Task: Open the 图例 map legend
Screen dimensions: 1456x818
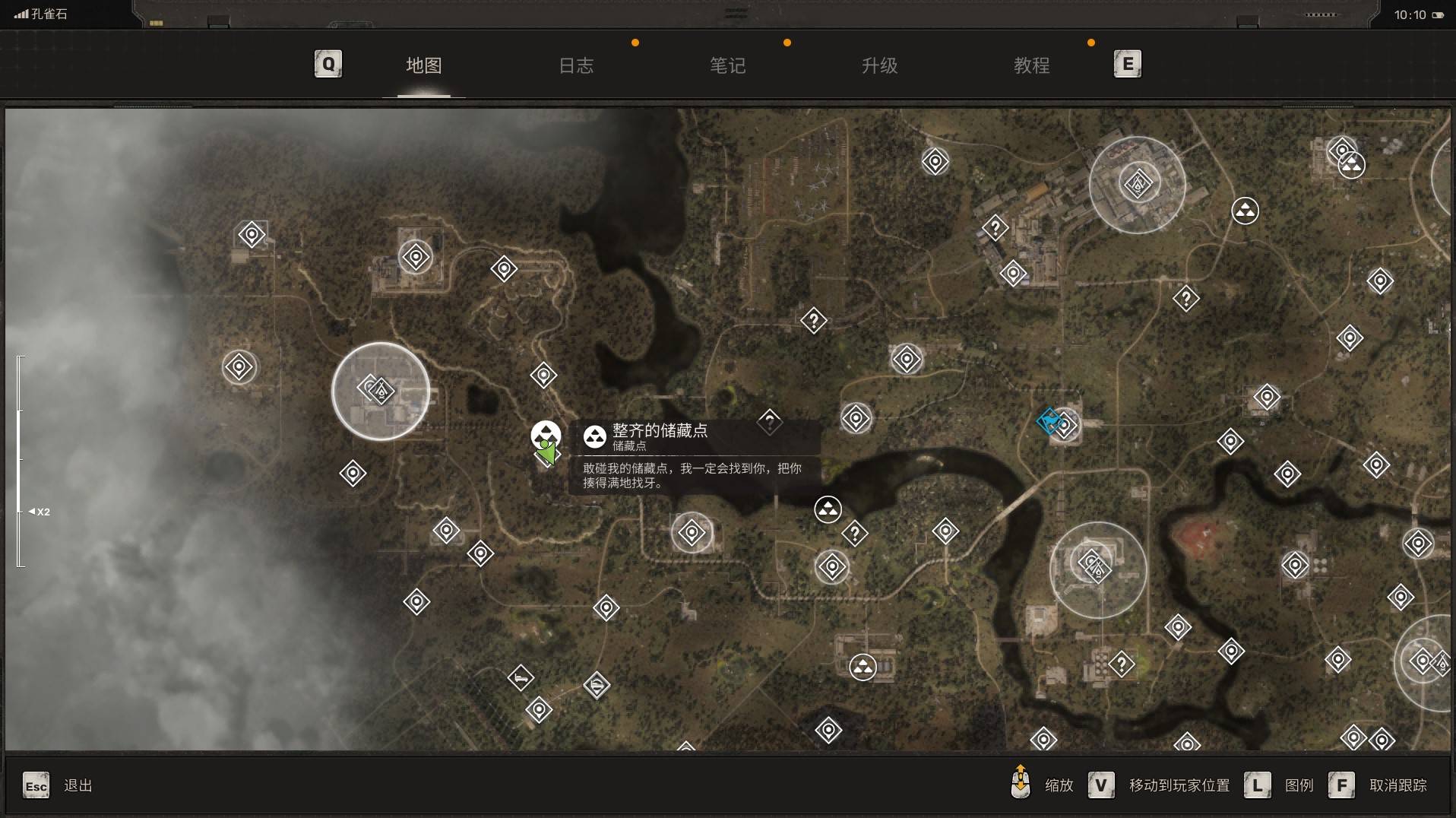Action: [1299, 785]
